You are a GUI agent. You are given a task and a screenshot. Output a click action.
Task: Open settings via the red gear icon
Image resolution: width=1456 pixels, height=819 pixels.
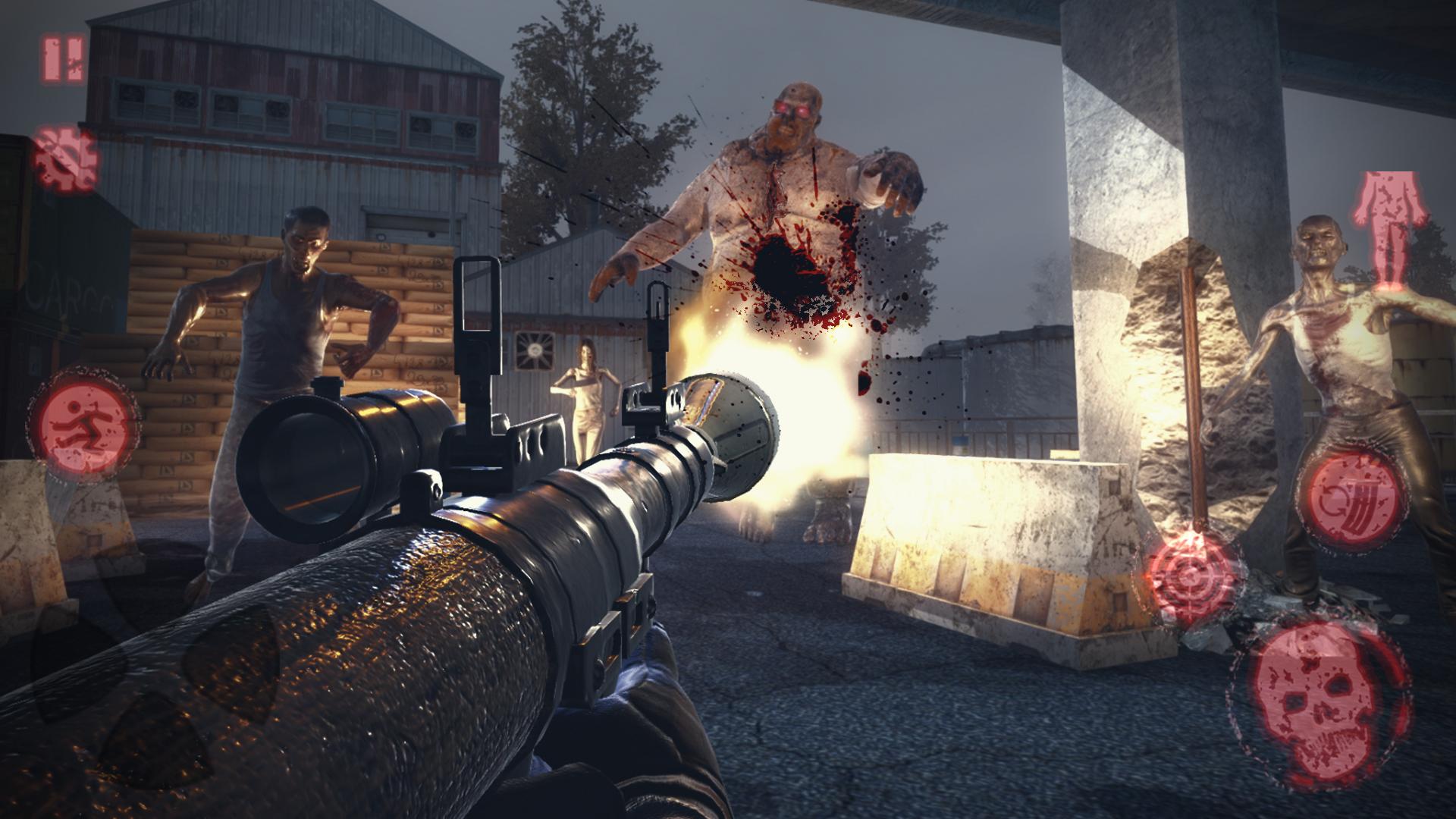click(x=65, y=160)
